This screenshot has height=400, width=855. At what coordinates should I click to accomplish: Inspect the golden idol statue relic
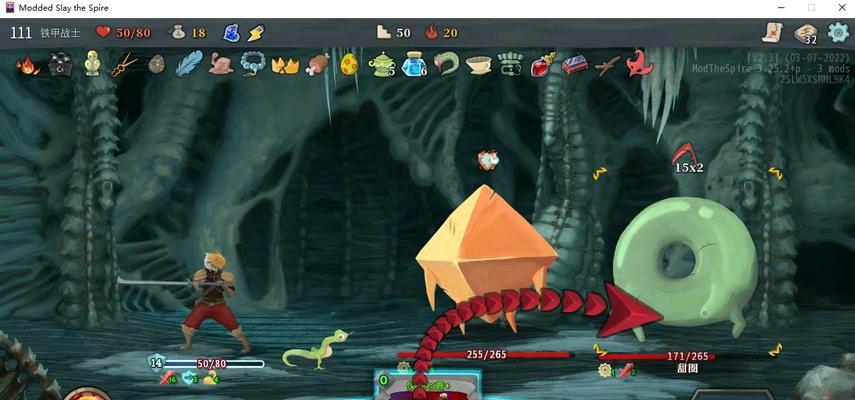pos(92,65)
